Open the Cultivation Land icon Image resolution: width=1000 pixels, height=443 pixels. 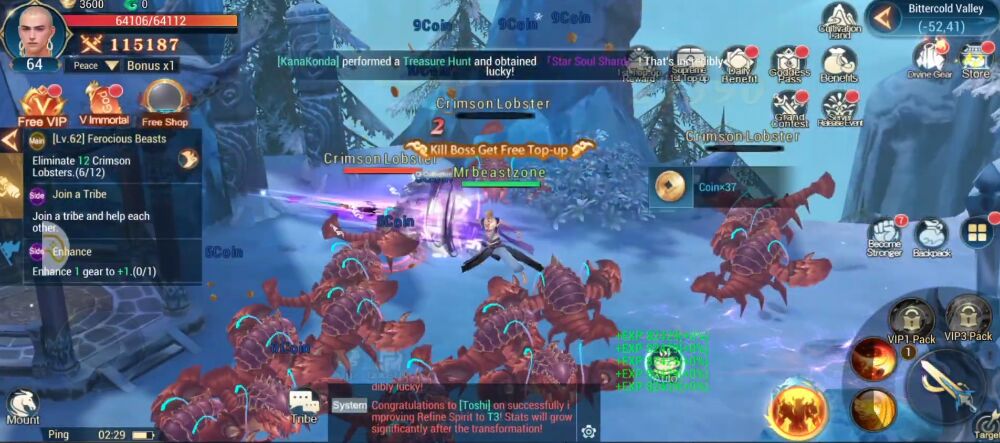[841, 22]
